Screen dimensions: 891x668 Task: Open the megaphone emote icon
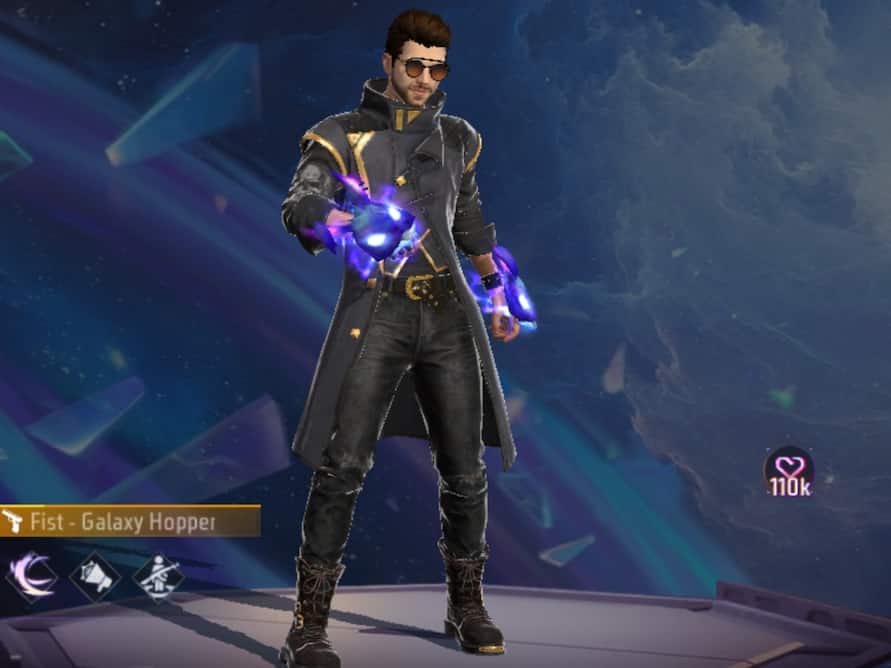coord(95,576)
